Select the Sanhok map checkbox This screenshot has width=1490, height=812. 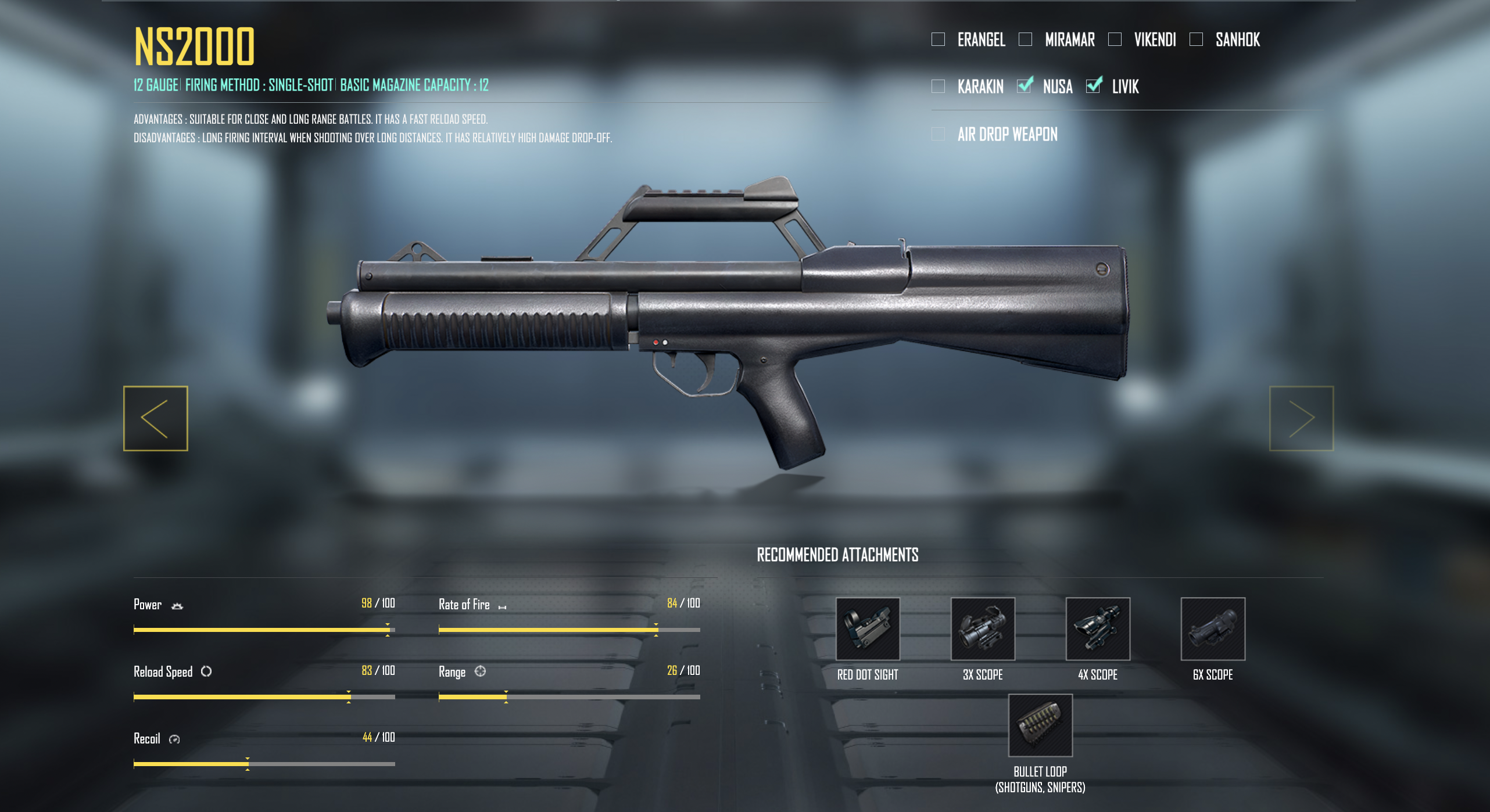1196,39
